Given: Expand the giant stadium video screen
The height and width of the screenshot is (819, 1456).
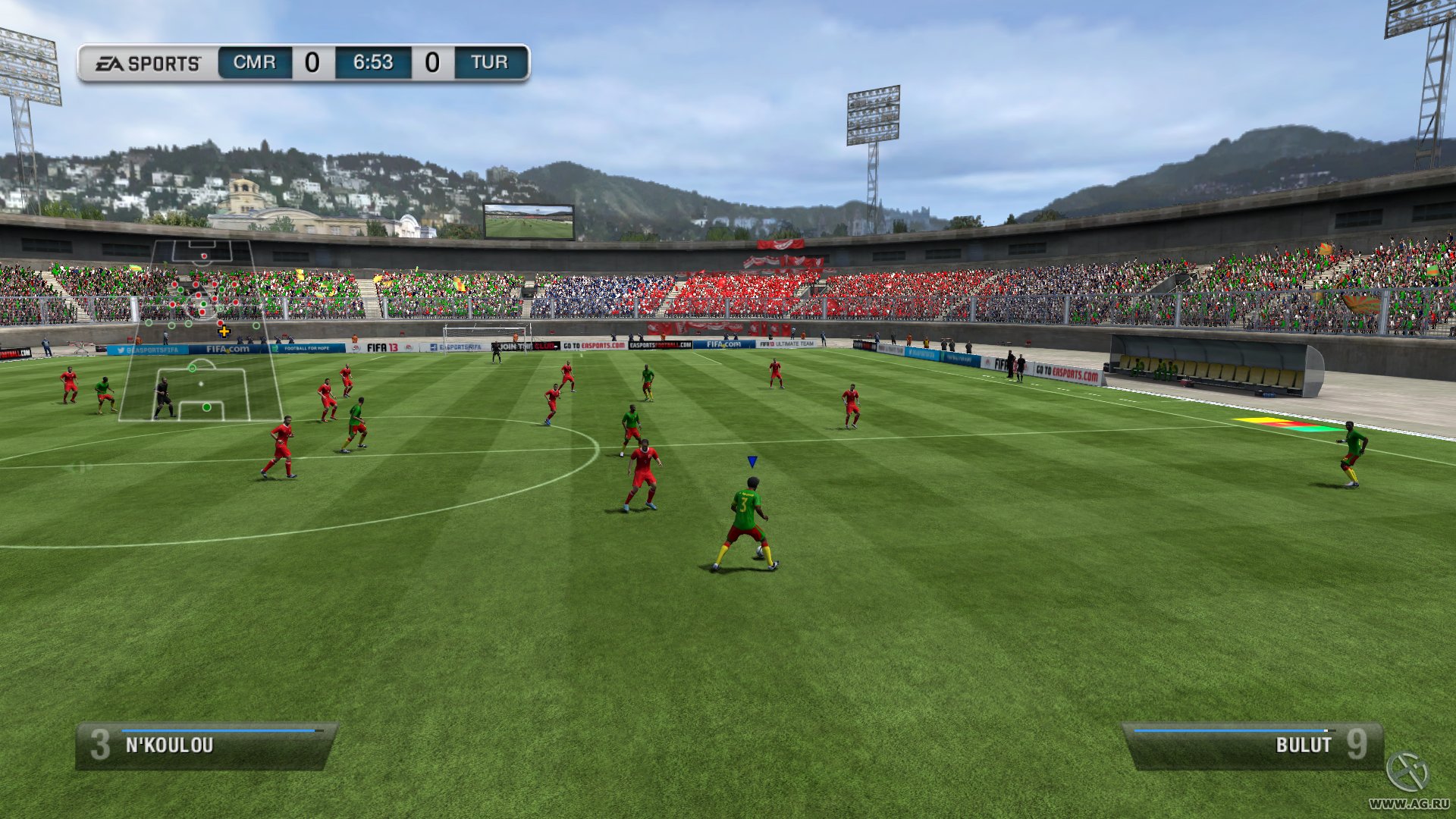Looking at the screenshot, I should [x=529, y=221].
